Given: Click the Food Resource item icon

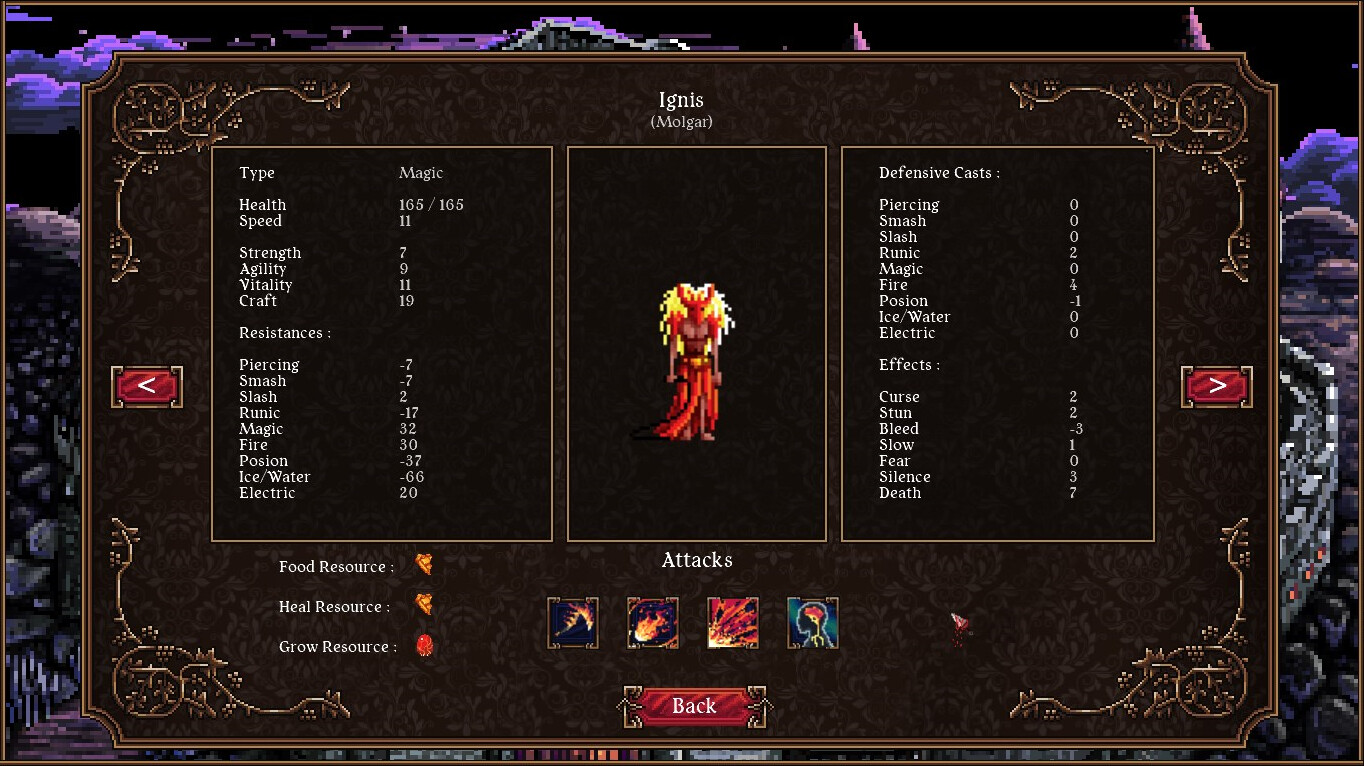Looking at the screenshot, I should (424, 564).
